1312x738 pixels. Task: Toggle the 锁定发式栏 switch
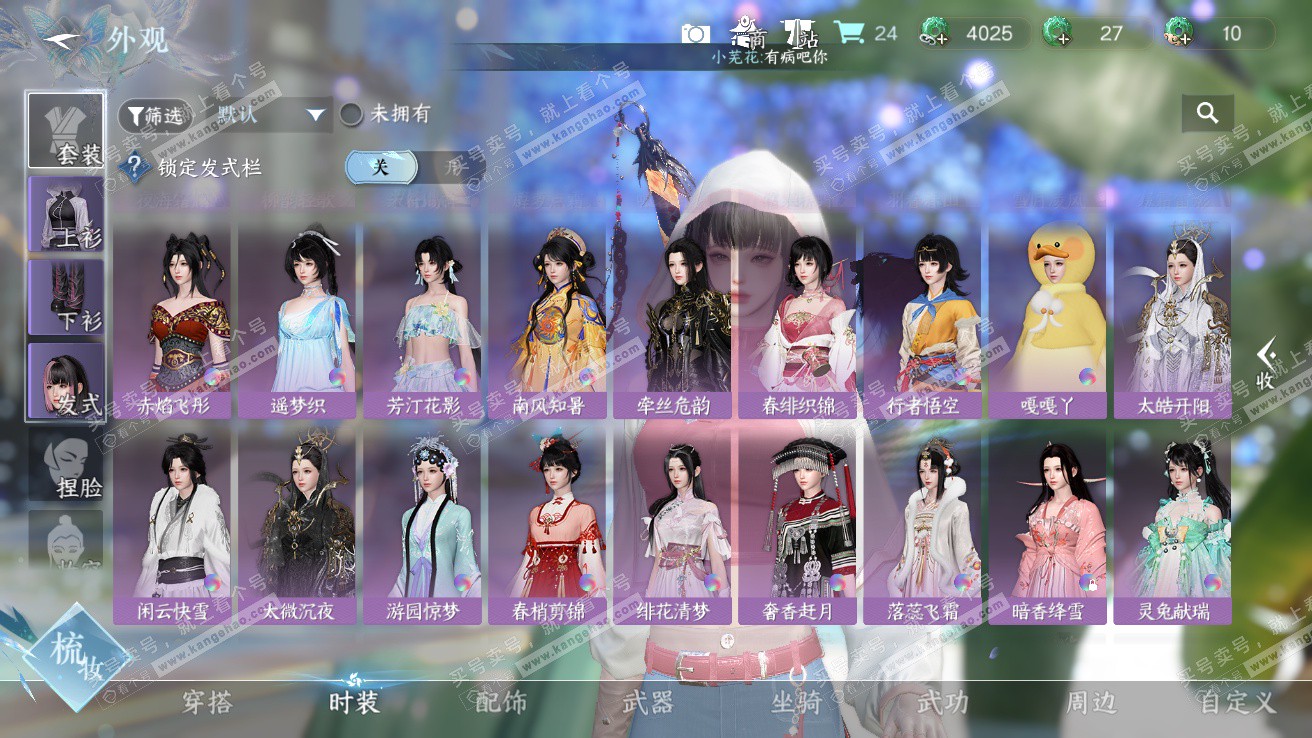click(x=400, y=168)
